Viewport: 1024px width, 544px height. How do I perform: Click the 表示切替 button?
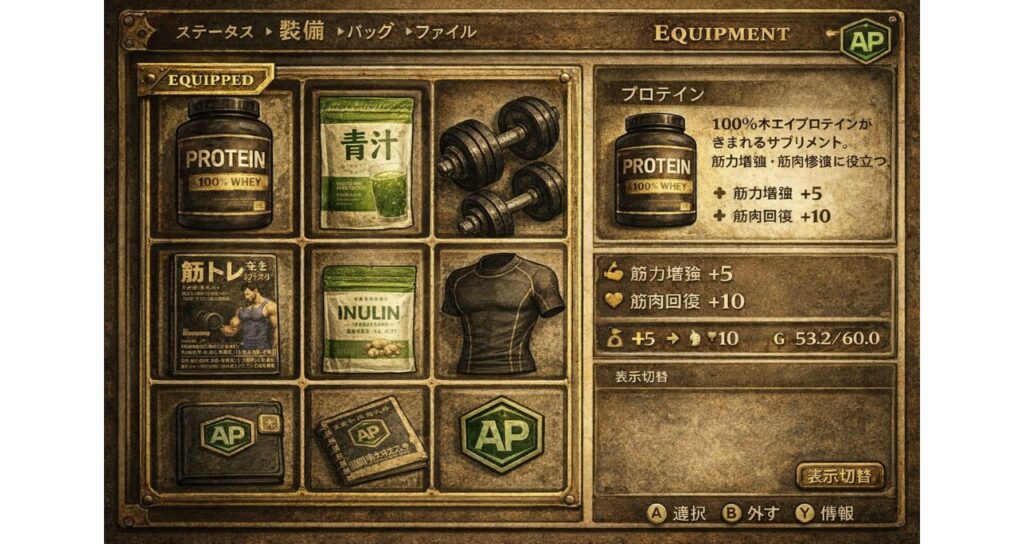coord(839,475)
